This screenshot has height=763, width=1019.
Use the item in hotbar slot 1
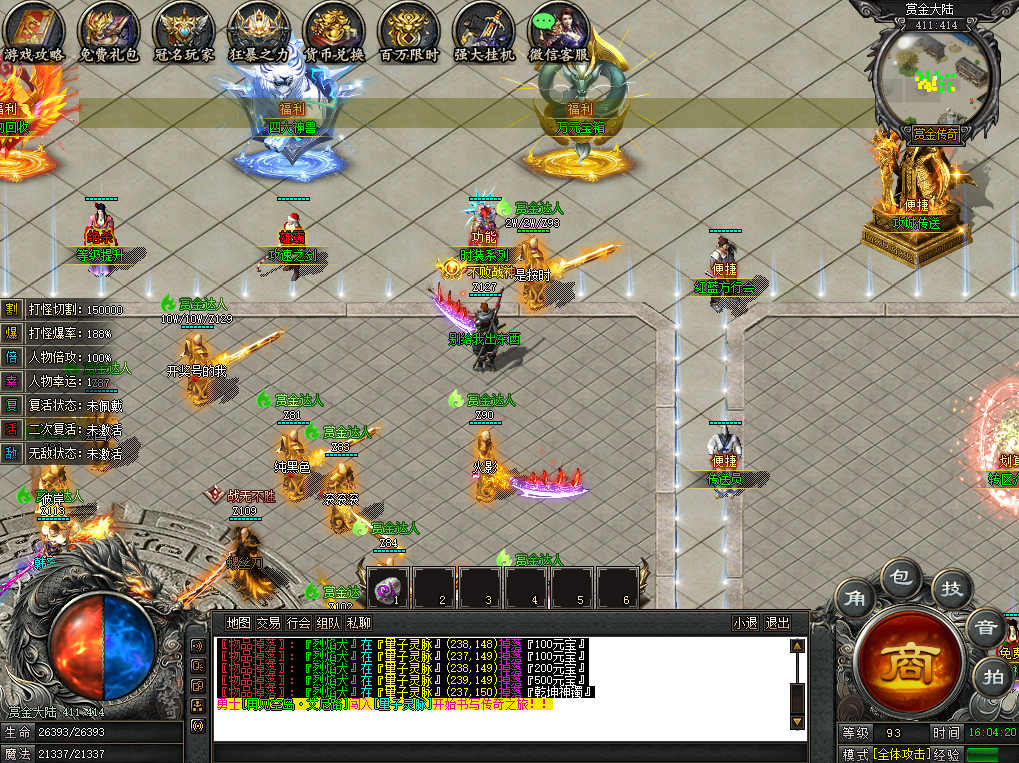click(390, 588)
